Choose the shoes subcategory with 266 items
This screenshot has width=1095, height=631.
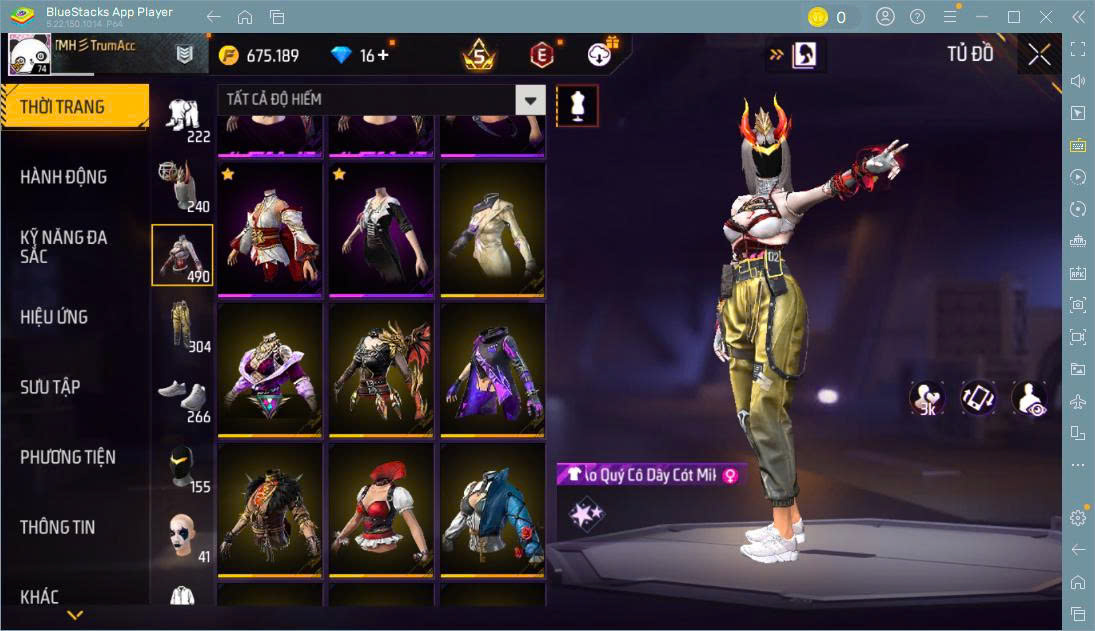[x=182, y=396]
